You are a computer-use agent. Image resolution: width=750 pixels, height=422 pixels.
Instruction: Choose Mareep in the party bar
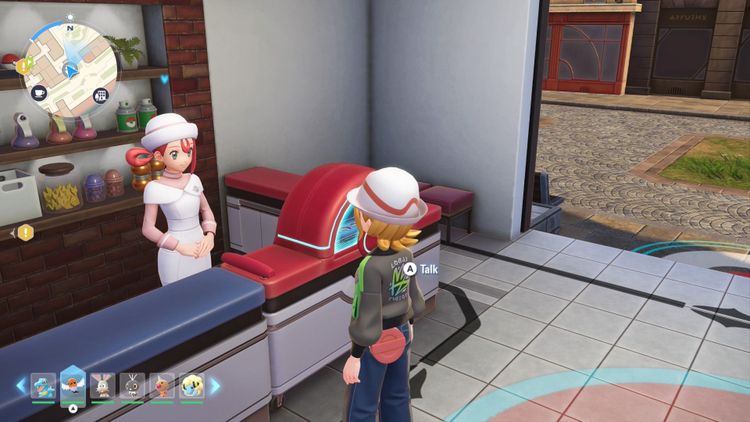tap(191, 385)
